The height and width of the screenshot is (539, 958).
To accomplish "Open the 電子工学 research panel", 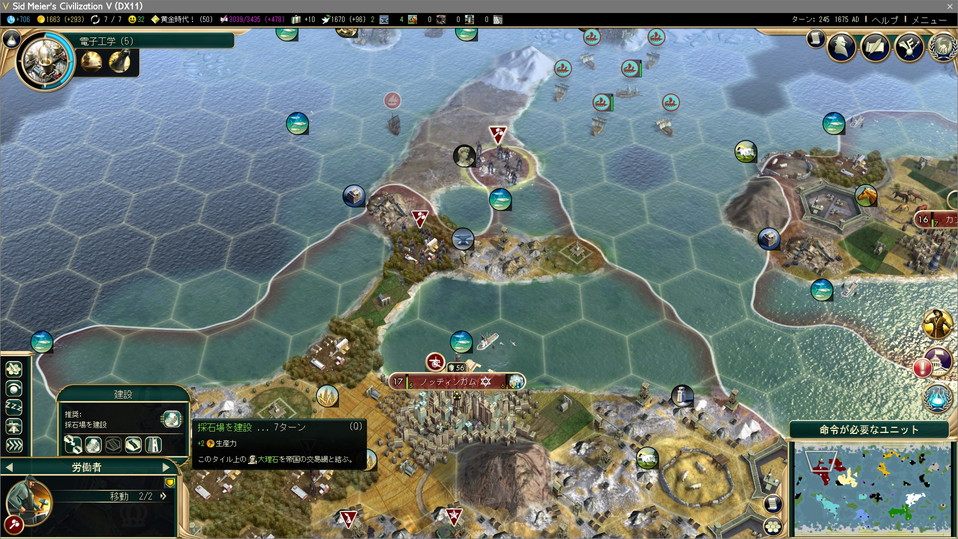I will pos(45,61).
